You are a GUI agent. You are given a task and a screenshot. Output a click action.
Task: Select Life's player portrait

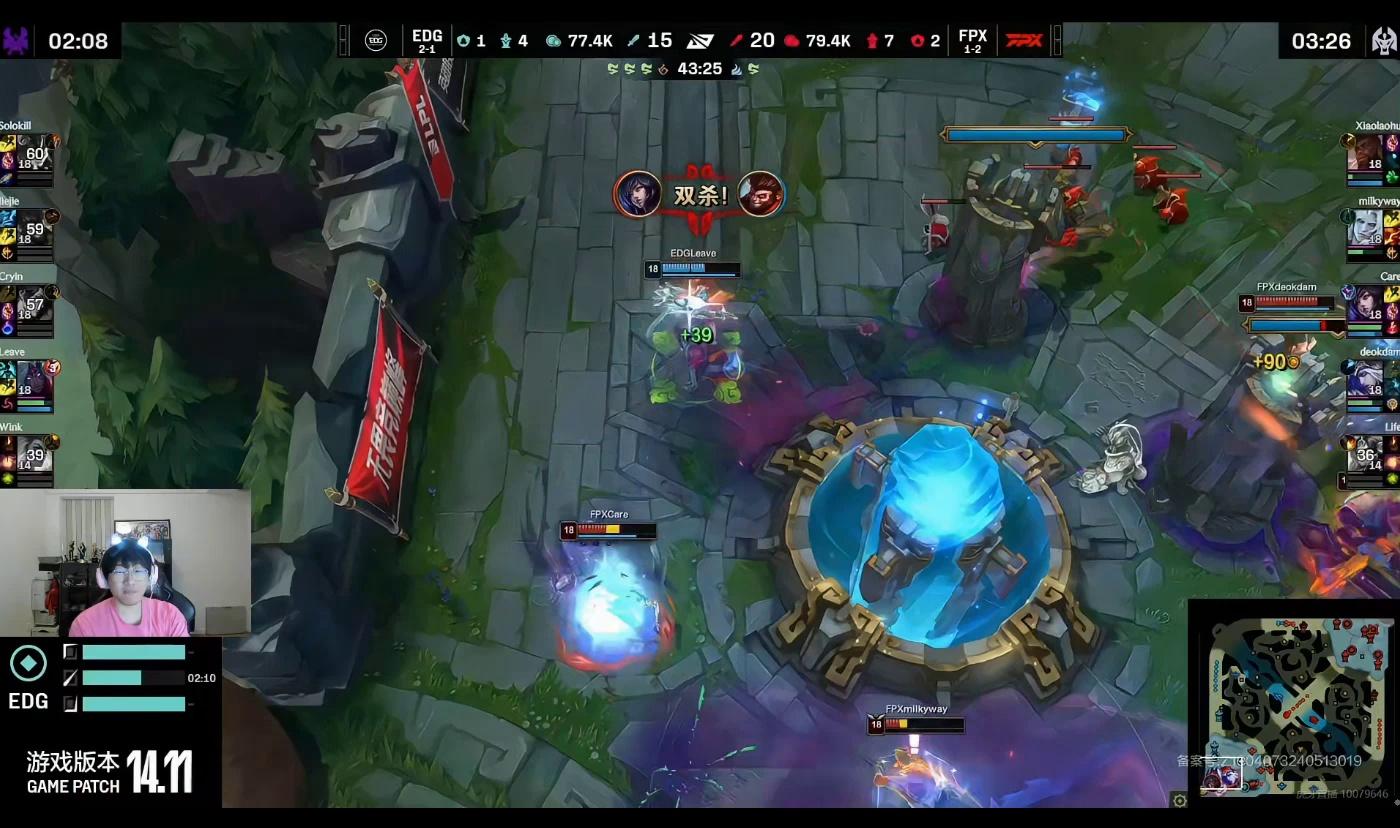point(1364,455)
